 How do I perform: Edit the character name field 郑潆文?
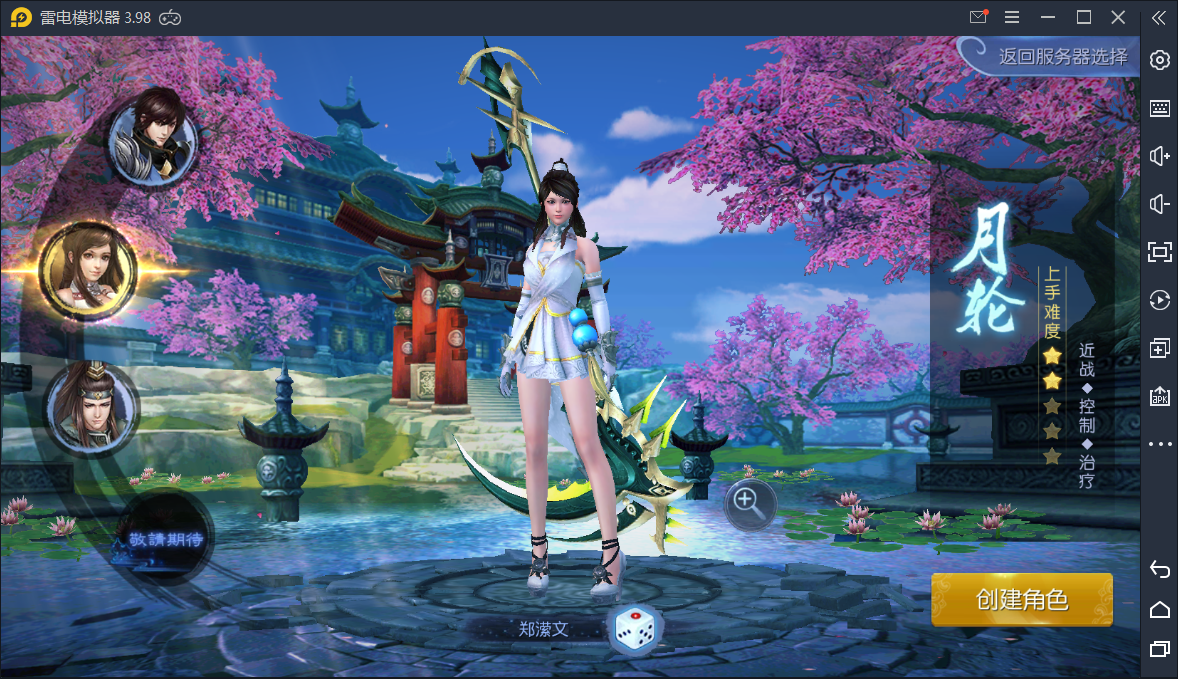coord(543,629)
